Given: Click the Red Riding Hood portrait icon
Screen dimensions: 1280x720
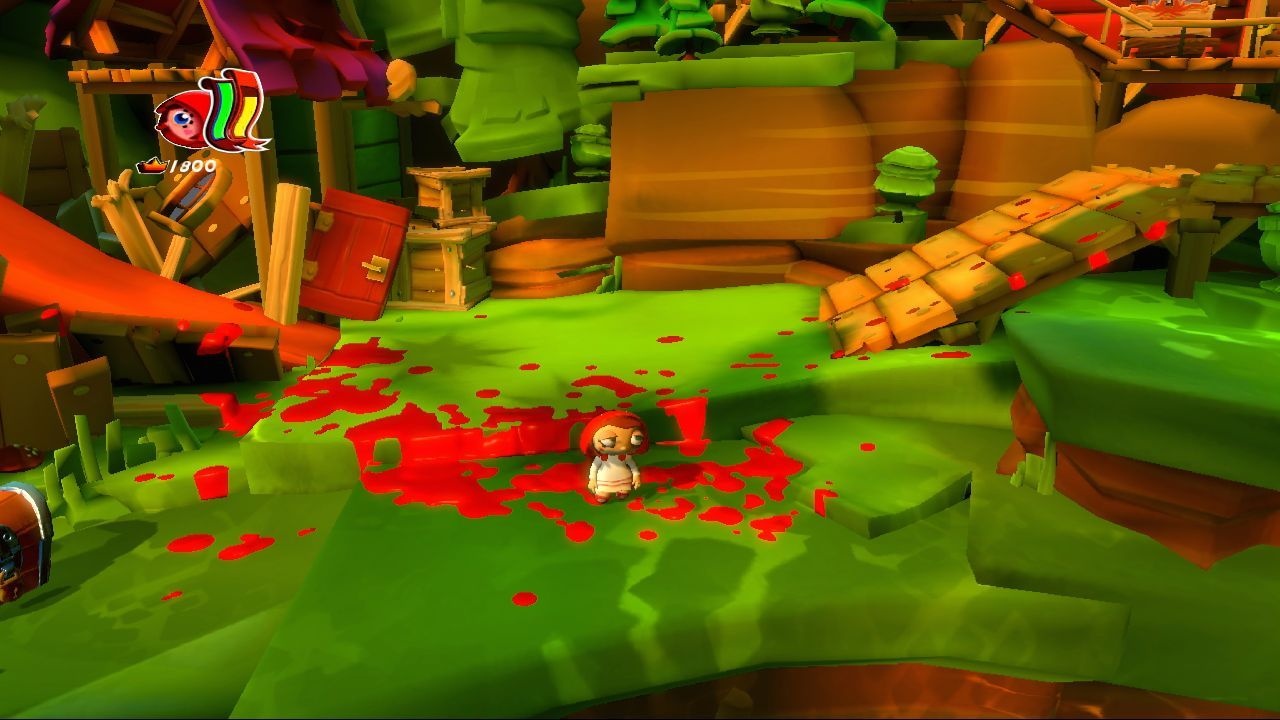Looking at the screenshot, I should 180,118.
